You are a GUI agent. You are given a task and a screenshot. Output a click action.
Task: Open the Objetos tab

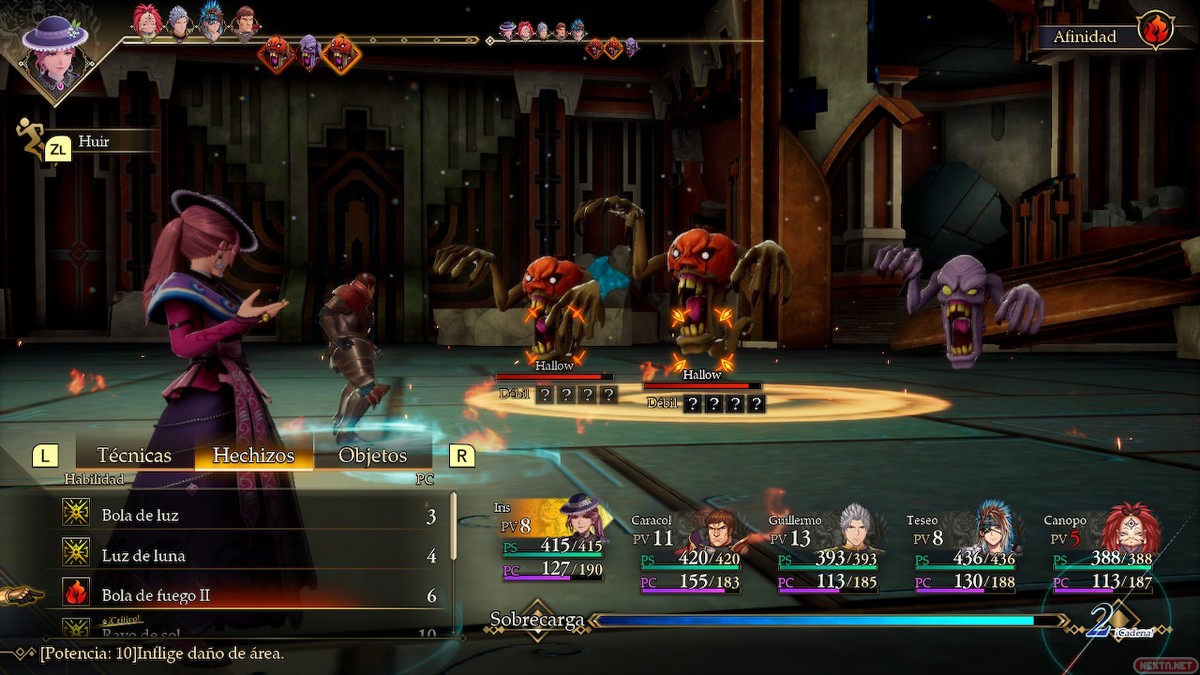[372, 455]
